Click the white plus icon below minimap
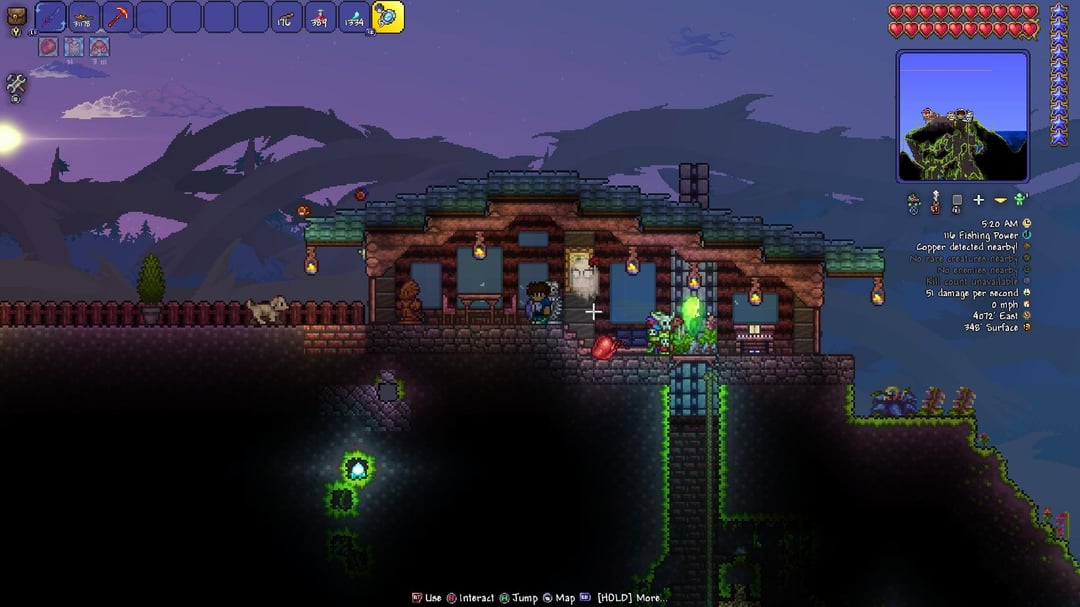The width and height of the screenshot is (1080, 607). pyautogui.click(x=978, y=201)
